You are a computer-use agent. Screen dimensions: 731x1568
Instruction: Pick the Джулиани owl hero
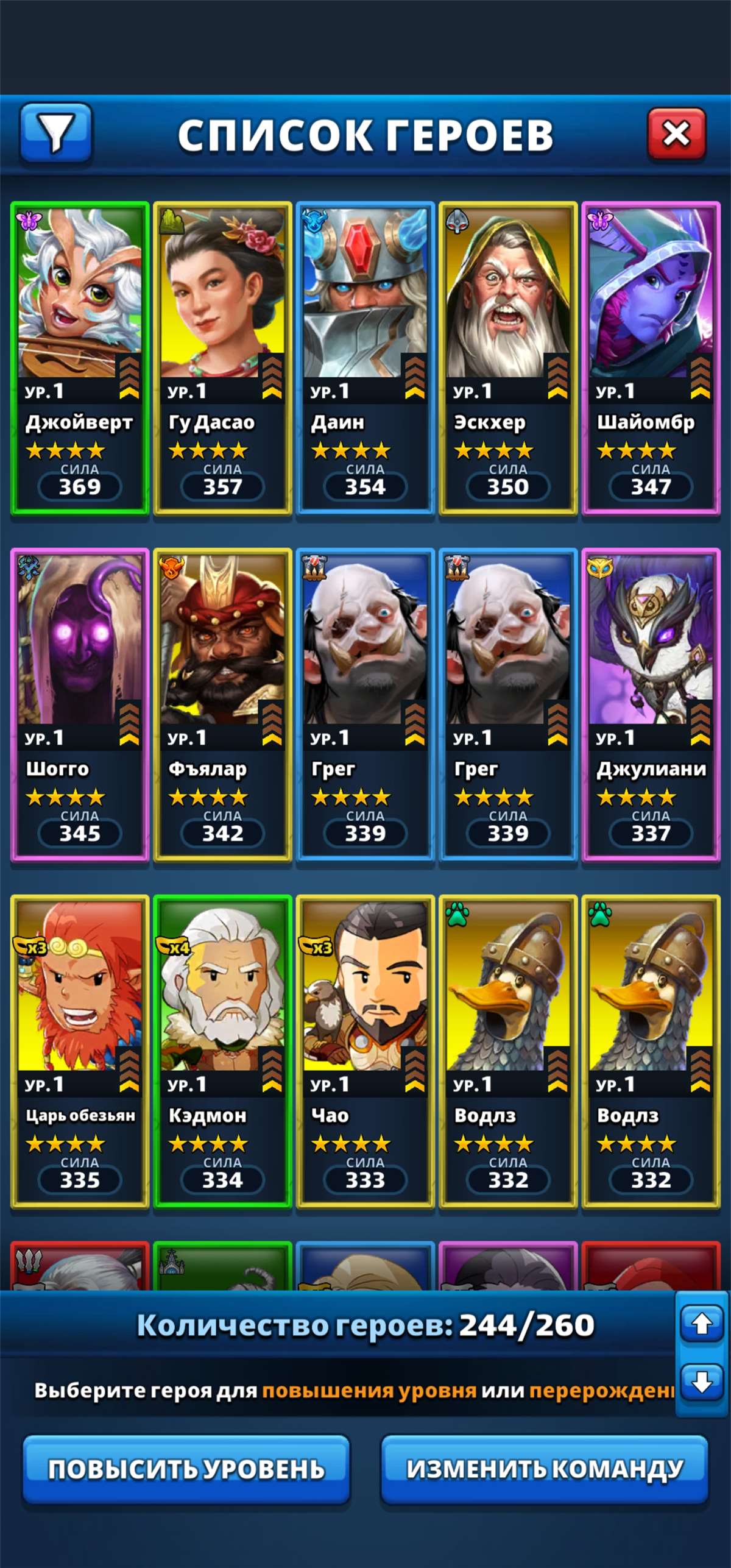pyautogui.click(x=651, y=705)
